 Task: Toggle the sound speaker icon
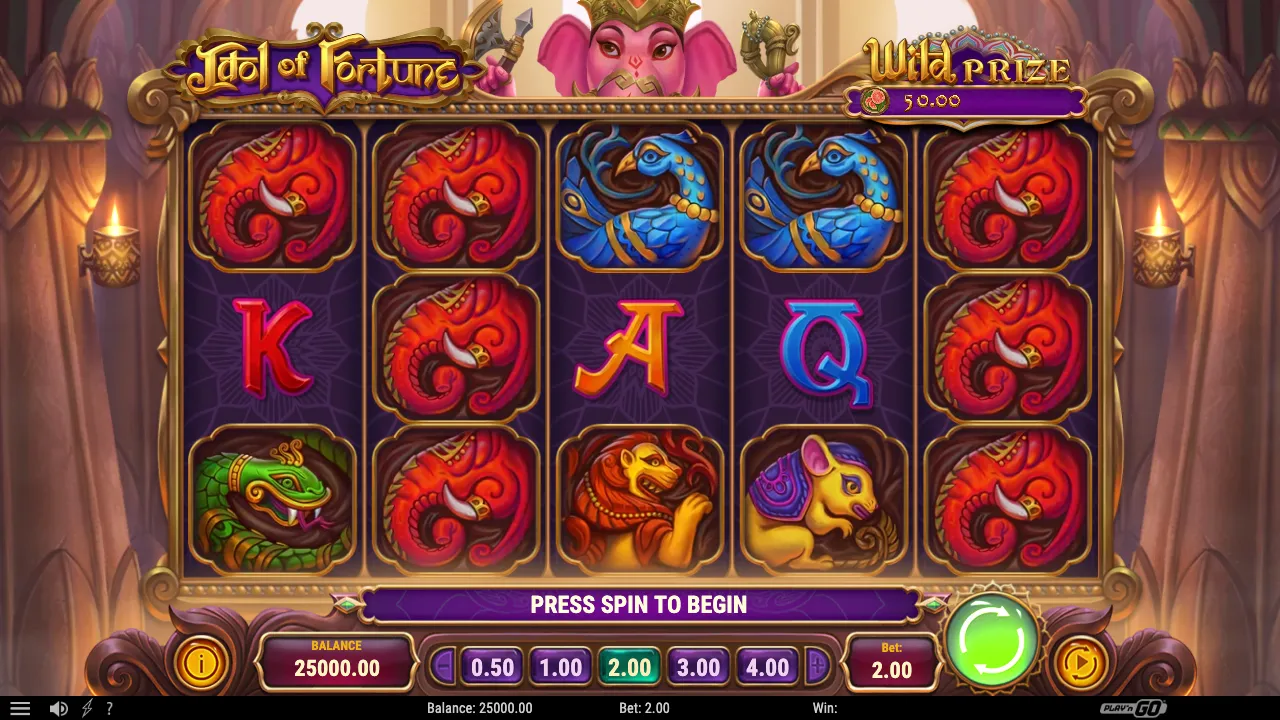(x=58, y=708)
